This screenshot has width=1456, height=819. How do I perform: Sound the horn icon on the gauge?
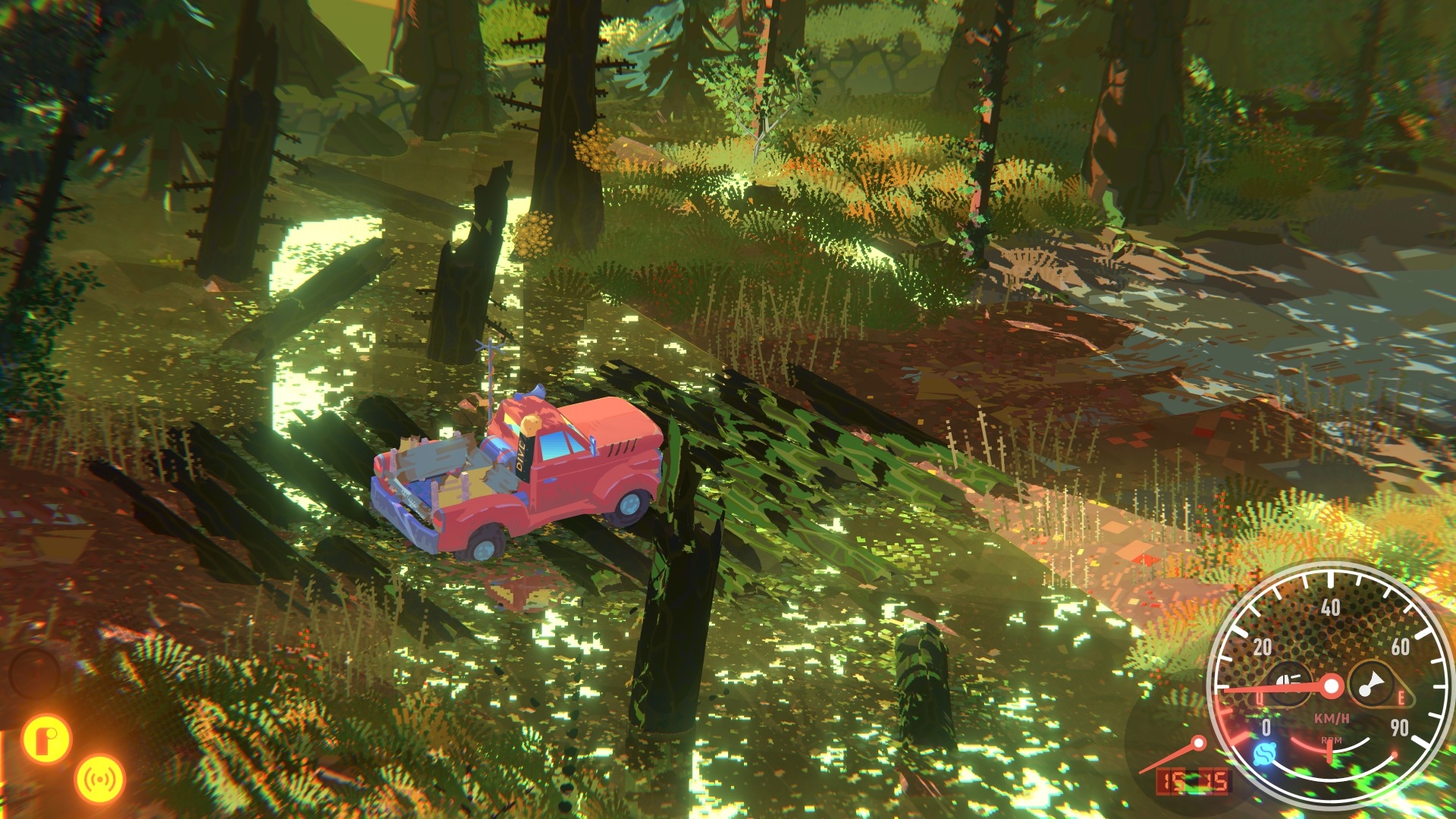pyautogui.click(x=1370, y=686)
